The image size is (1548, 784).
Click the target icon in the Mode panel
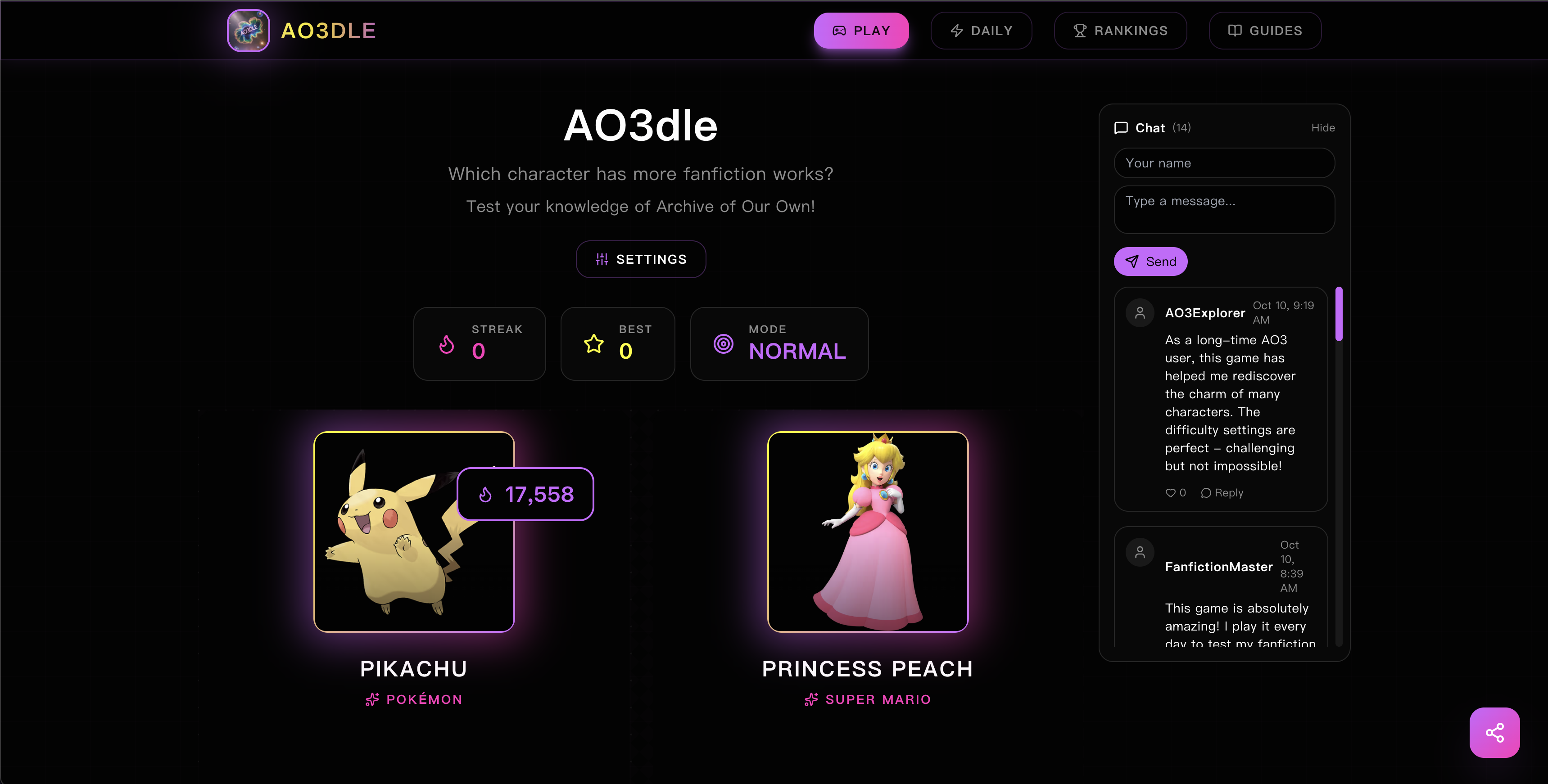[724, 344]
